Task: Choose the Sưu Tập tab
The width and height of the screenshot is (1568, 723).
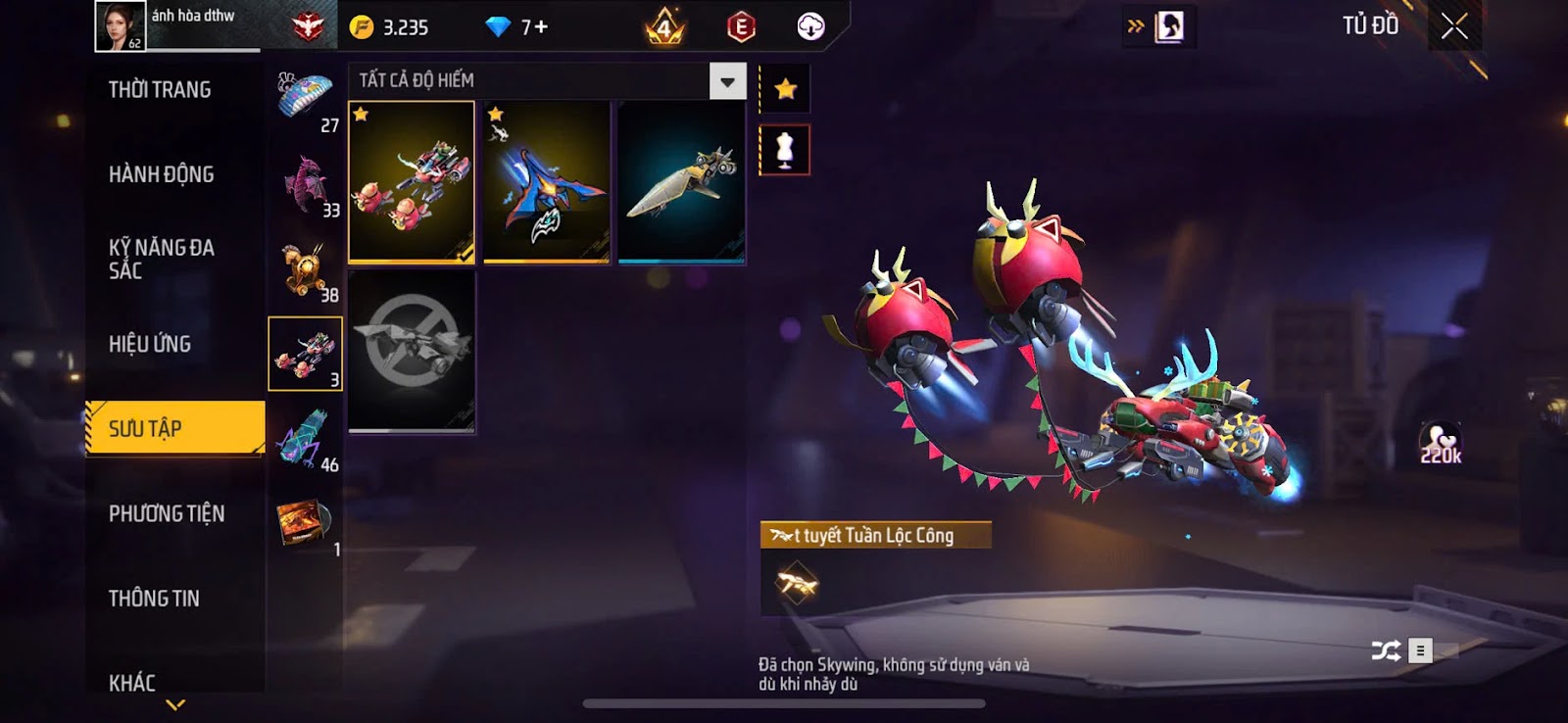Action: pos(174,428)
